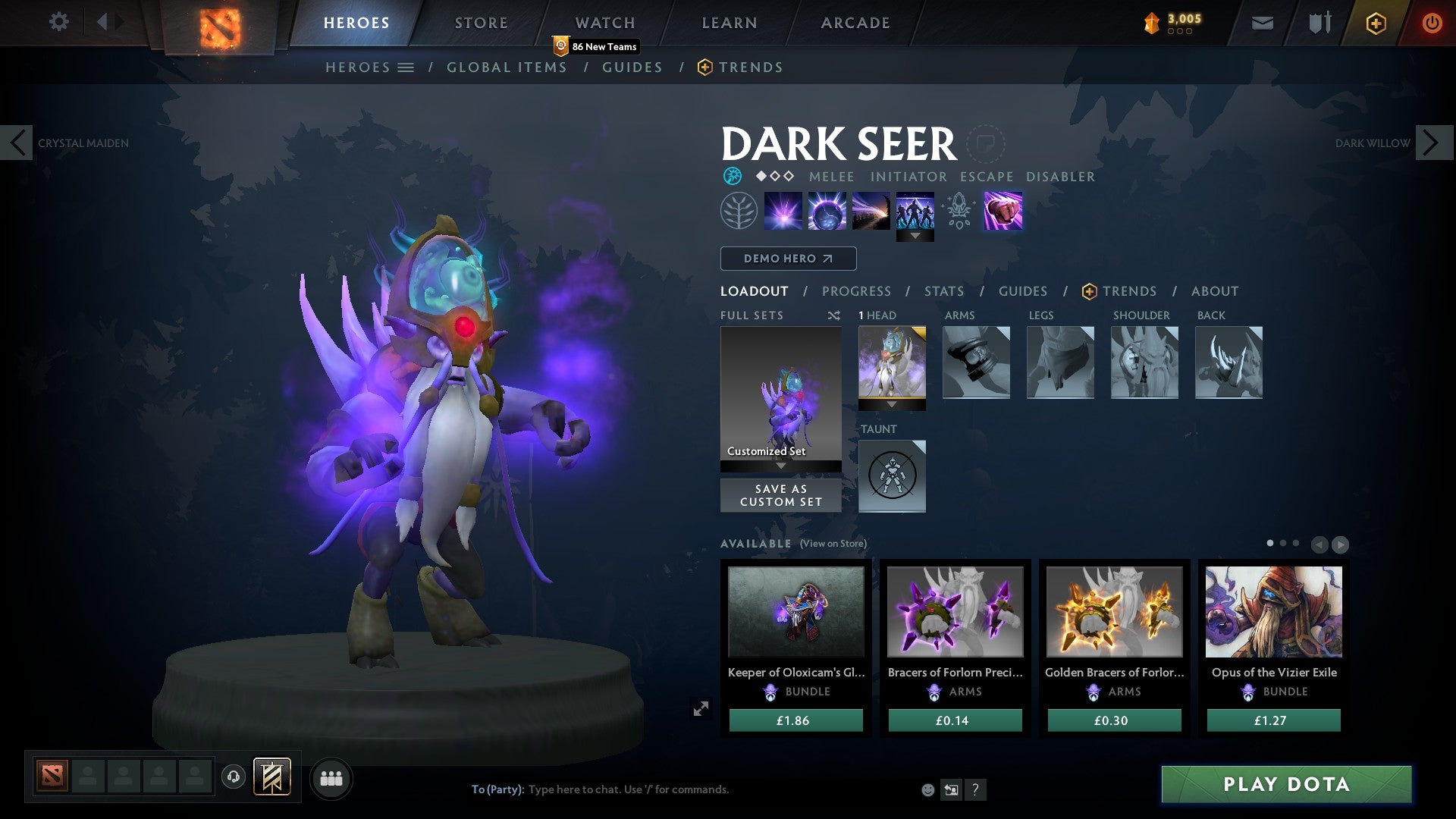The image size is (1456, 819).
Task: Open the ARCADE menu
Action: pyautogui.click(x=855, y=22)
